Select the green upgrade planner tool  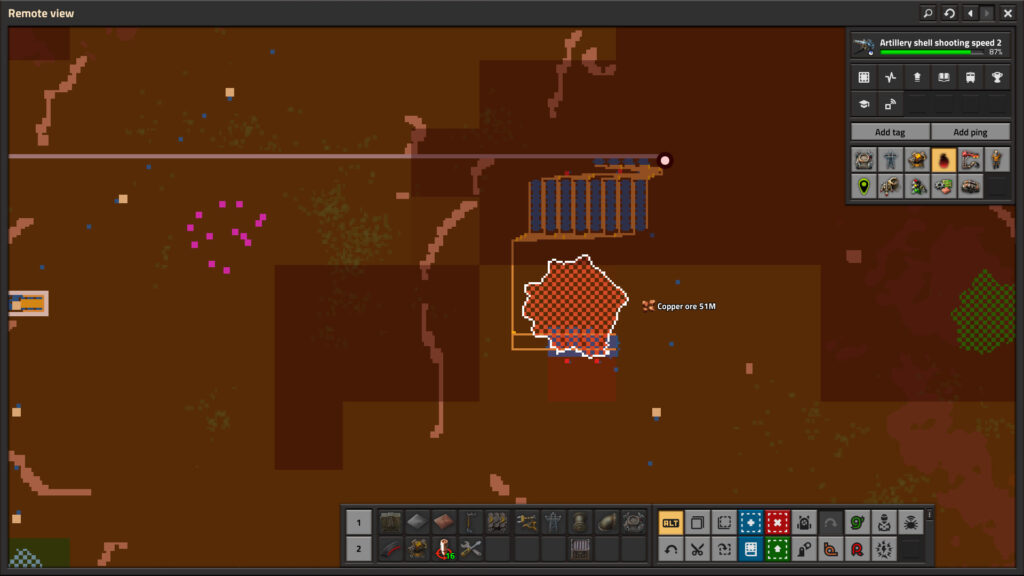point(777,549)
